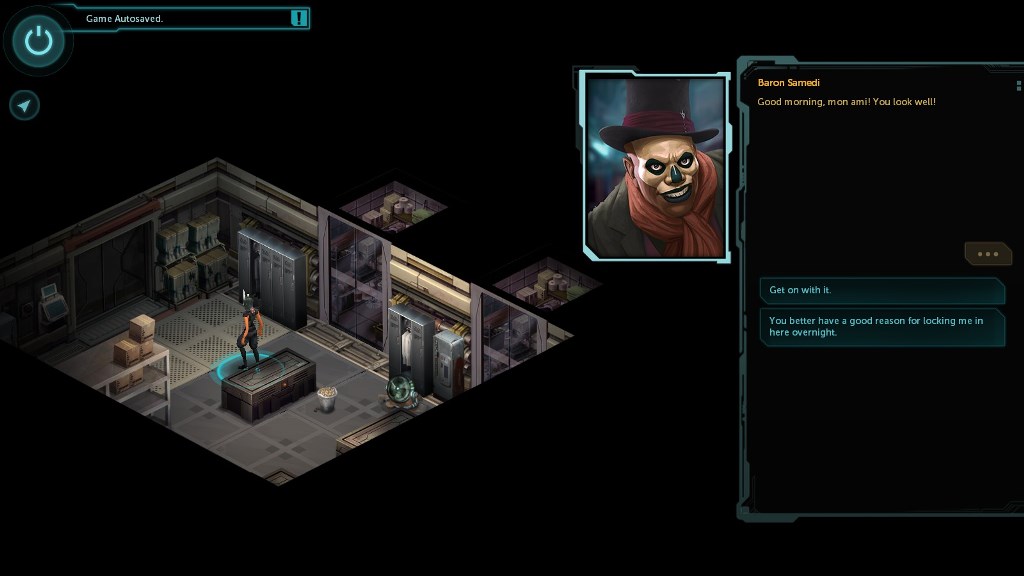The width and height of the screenshot is (1024, 576).
Task: Open the power menu button
Action: (38, 41)
